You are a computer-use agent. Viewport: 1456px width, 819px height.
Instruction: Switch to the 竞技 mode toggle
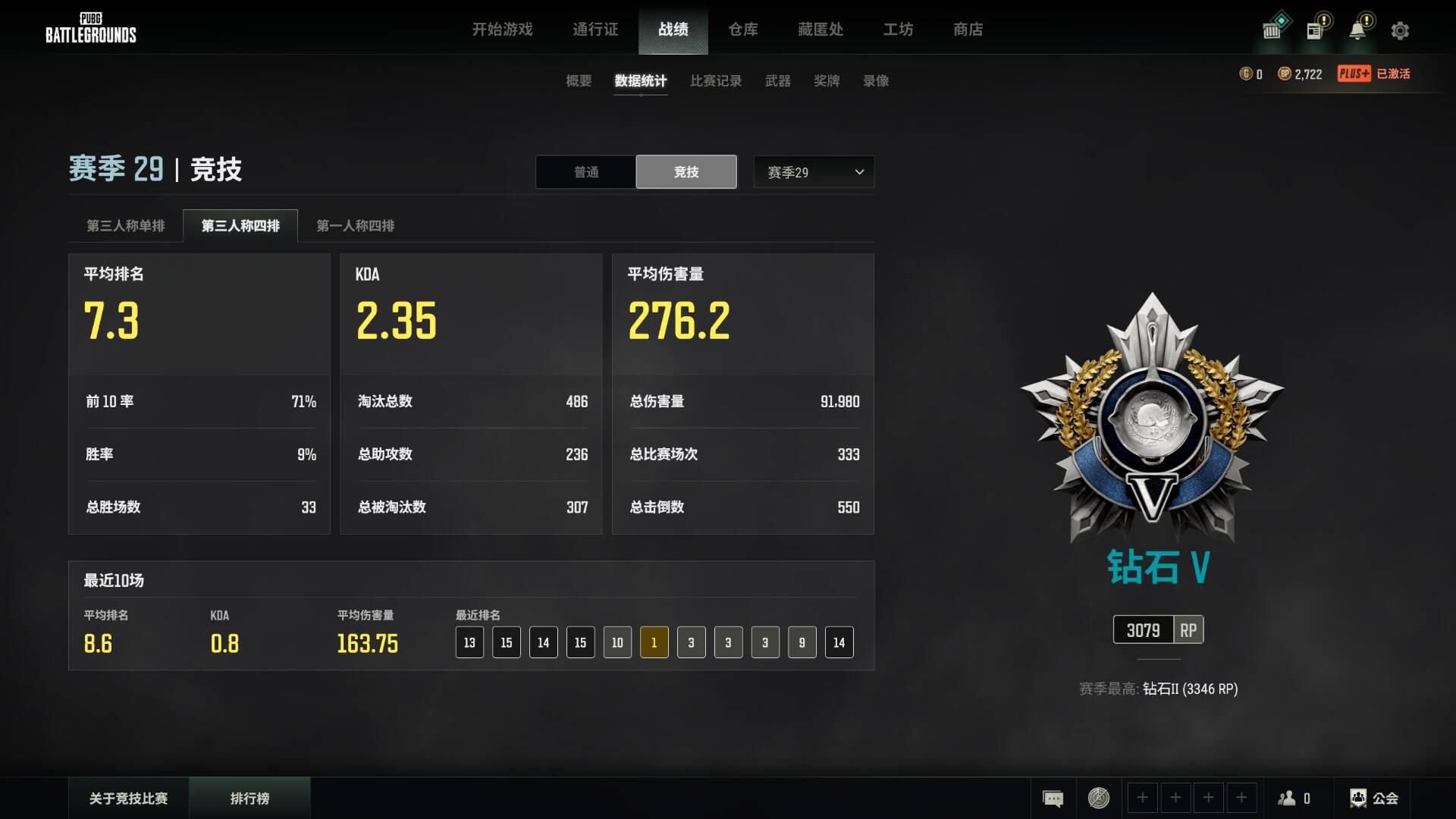(686, 171)
